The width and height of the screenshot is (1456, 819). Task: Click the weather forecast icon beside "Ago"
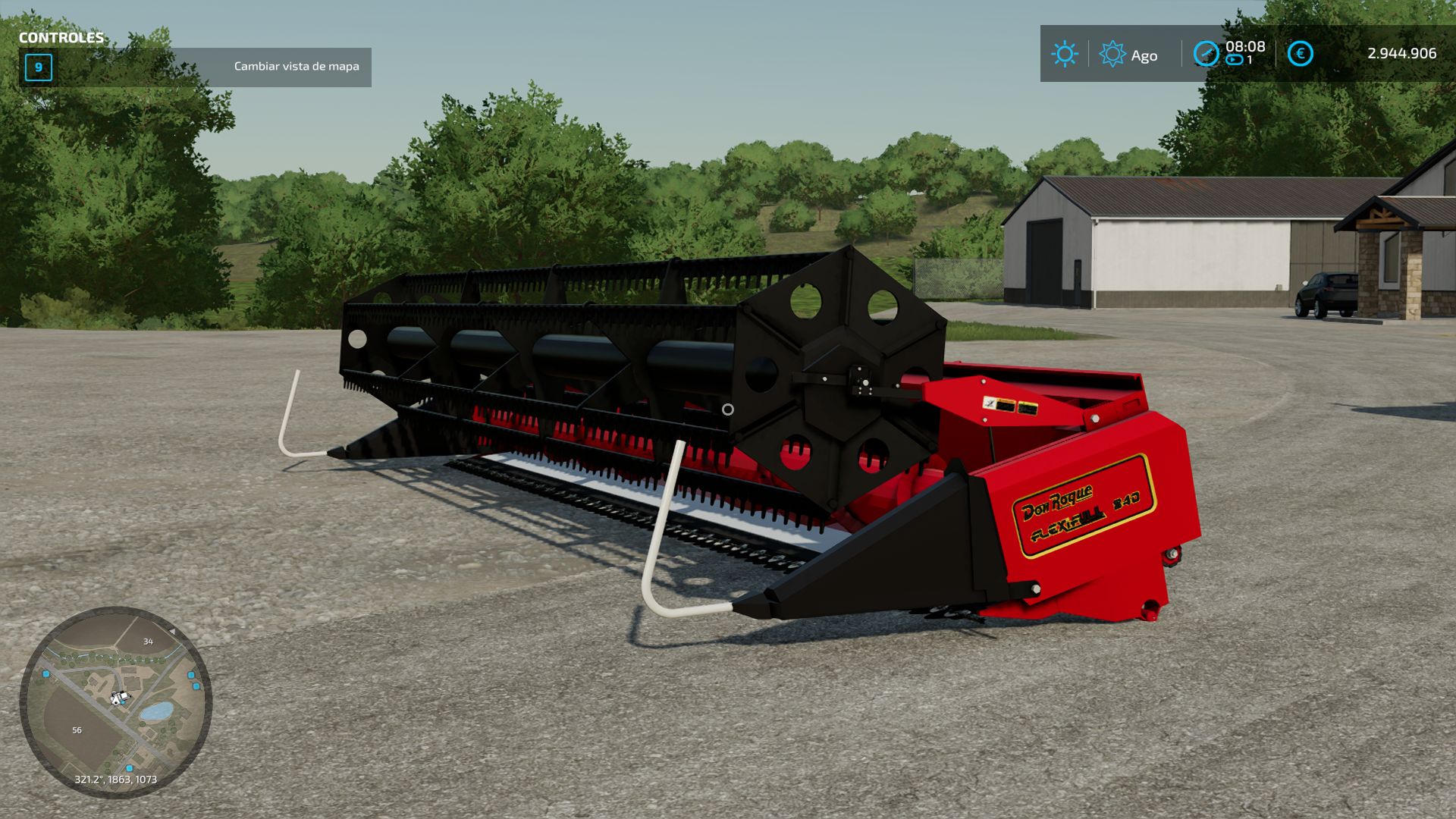(x=1112, y=55)
